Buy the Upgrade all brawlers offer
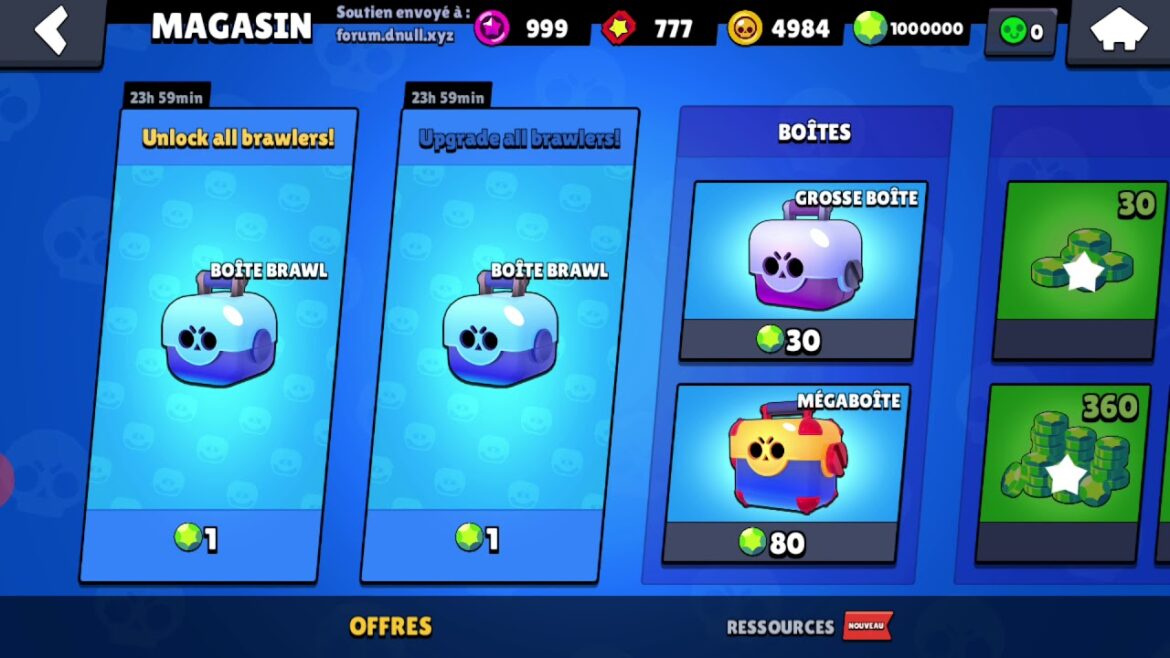 point(498,345)
